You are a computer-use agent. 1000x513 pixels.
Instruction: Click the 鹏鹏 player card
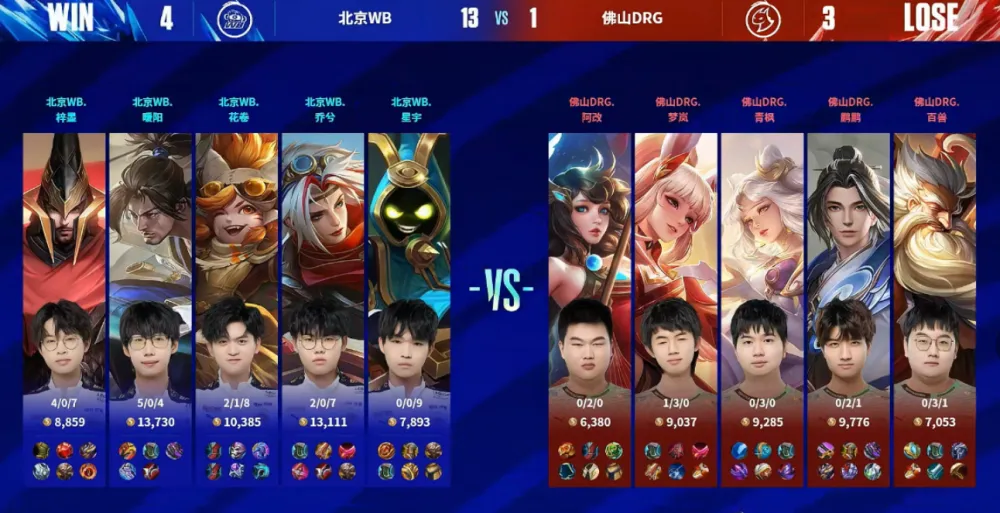click(x=848, y=262)
